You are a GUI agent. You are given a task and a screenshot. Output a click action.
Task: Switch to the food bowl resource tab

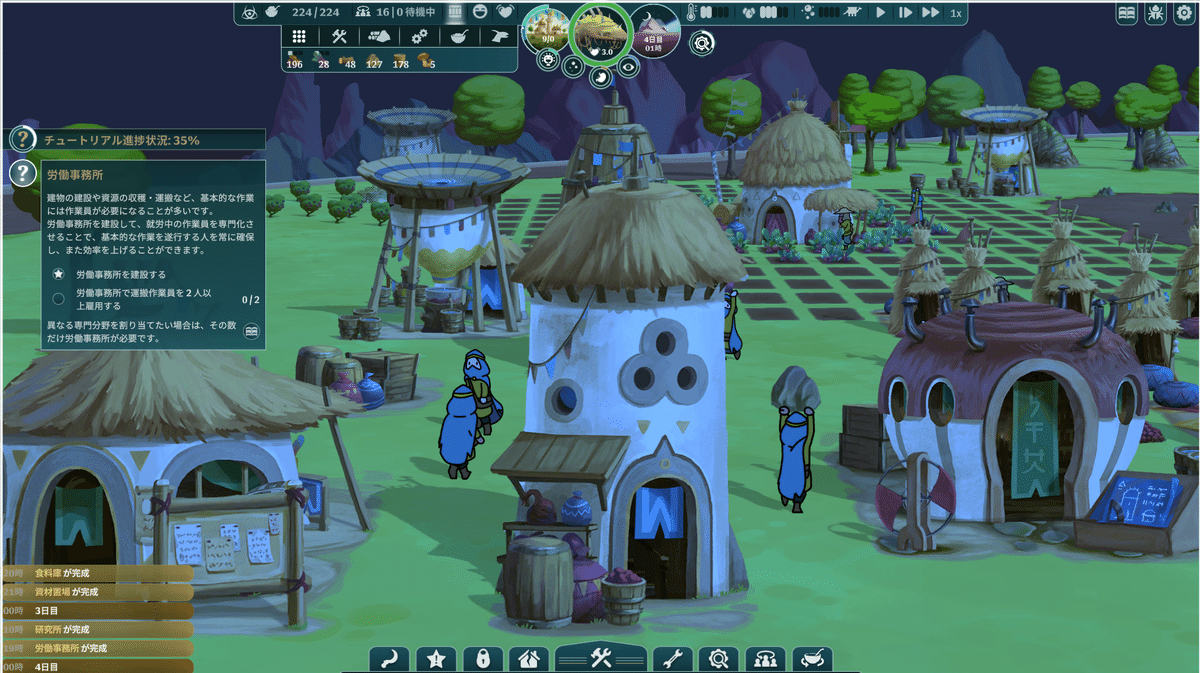(x=459, y=36)
